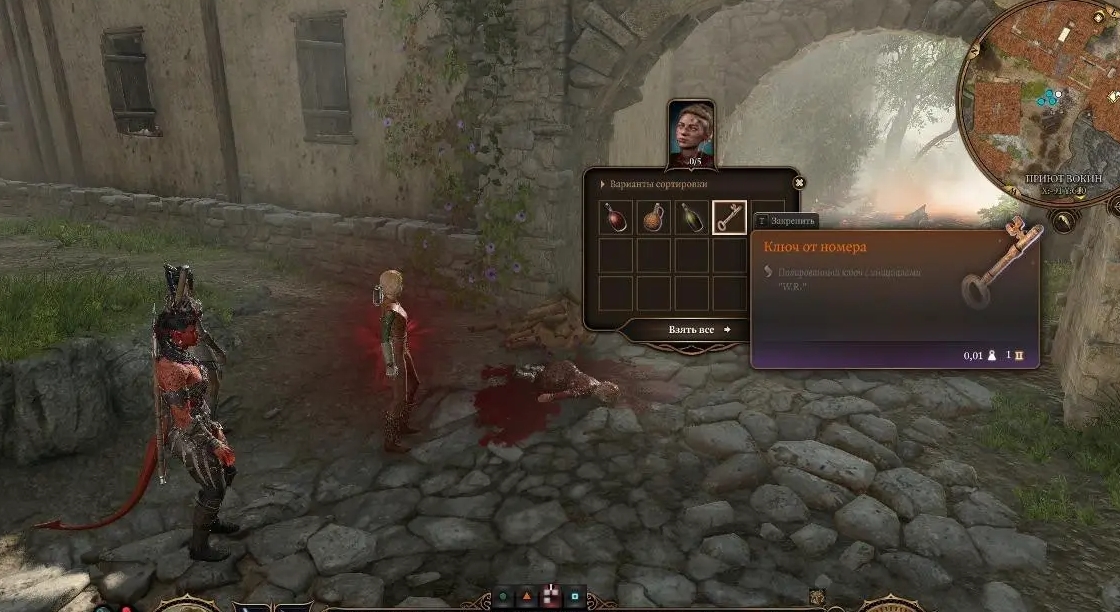
Task: Select the room key in the loot grid
Action: (729, 217)
